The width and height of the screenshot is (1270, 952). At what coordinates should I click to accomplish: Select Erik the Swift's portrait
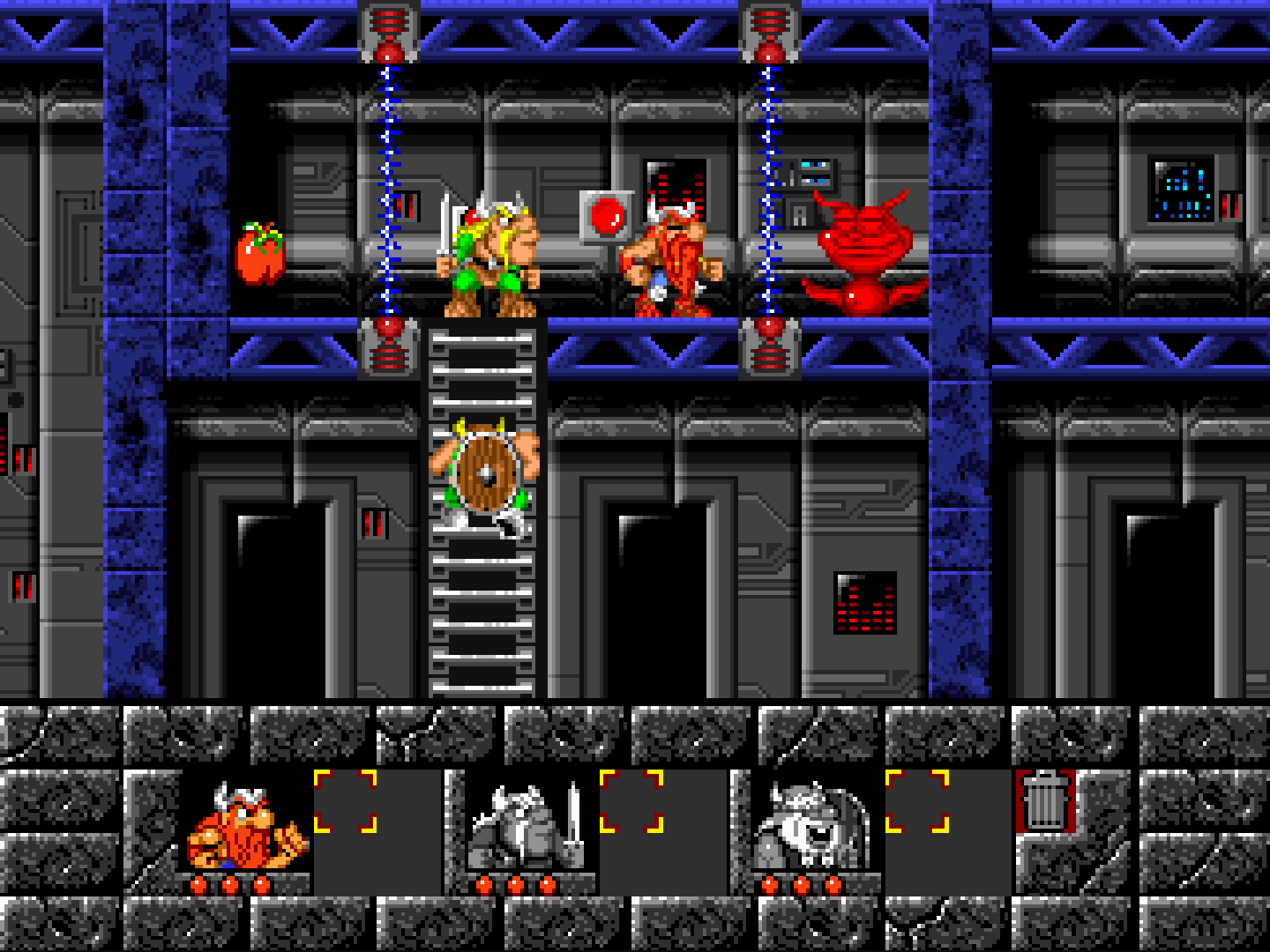tap(245, 827)
